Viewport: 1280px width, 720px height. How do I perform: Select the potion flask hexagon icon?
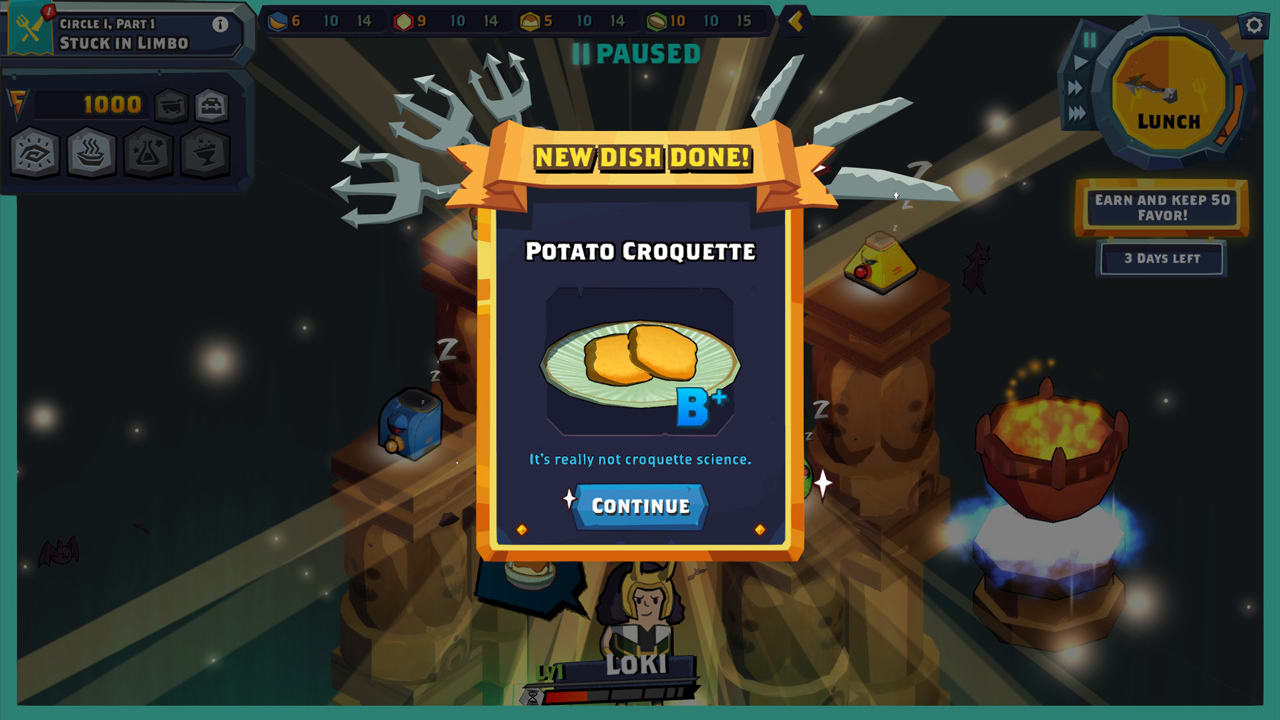coord(146,153)
